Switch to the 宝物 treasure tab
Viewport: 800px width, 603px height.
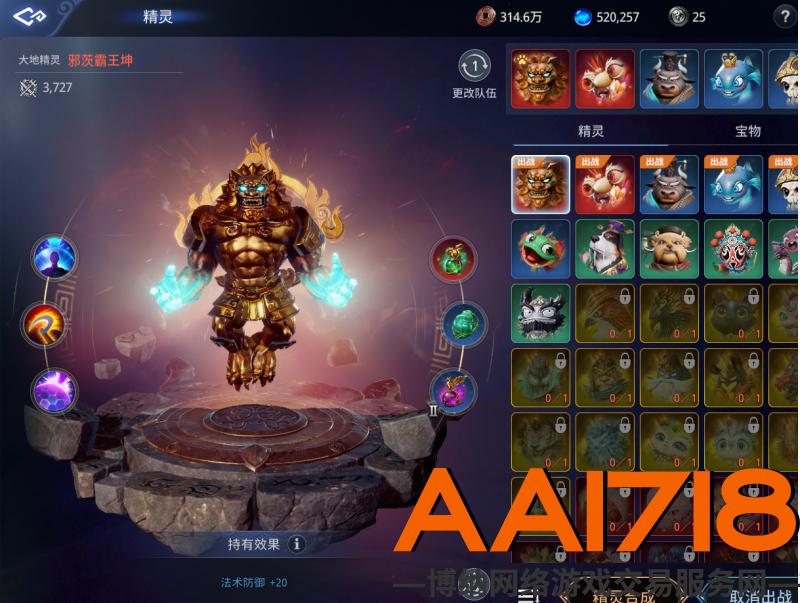click(x=748, y=131)
